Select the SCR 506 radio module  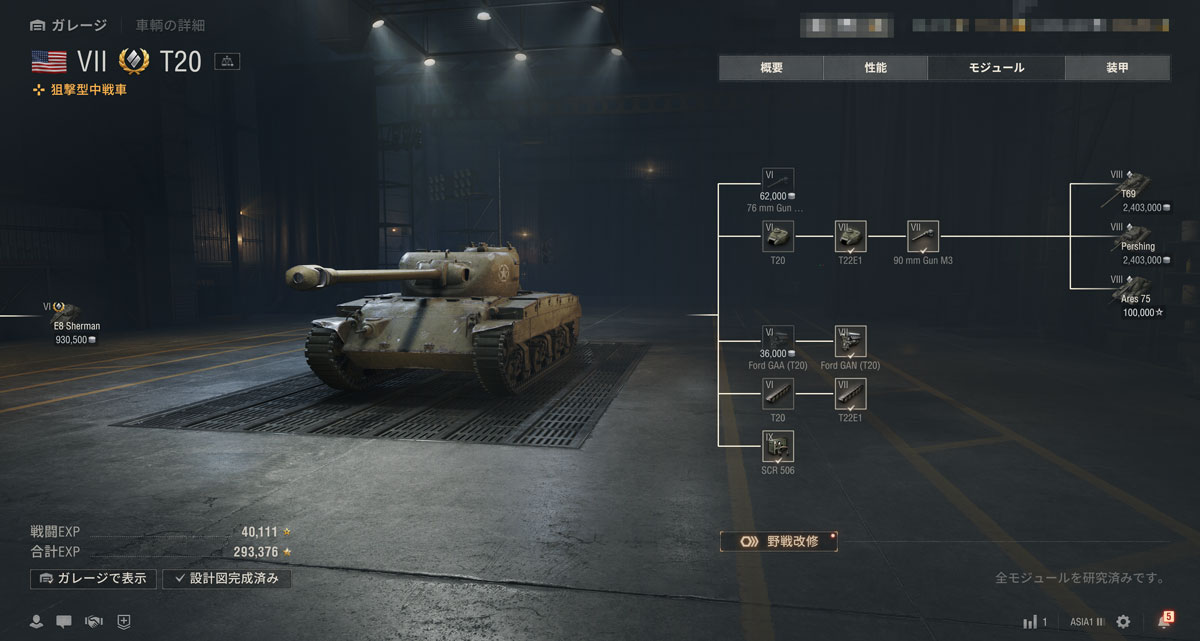tap(778, 447)
